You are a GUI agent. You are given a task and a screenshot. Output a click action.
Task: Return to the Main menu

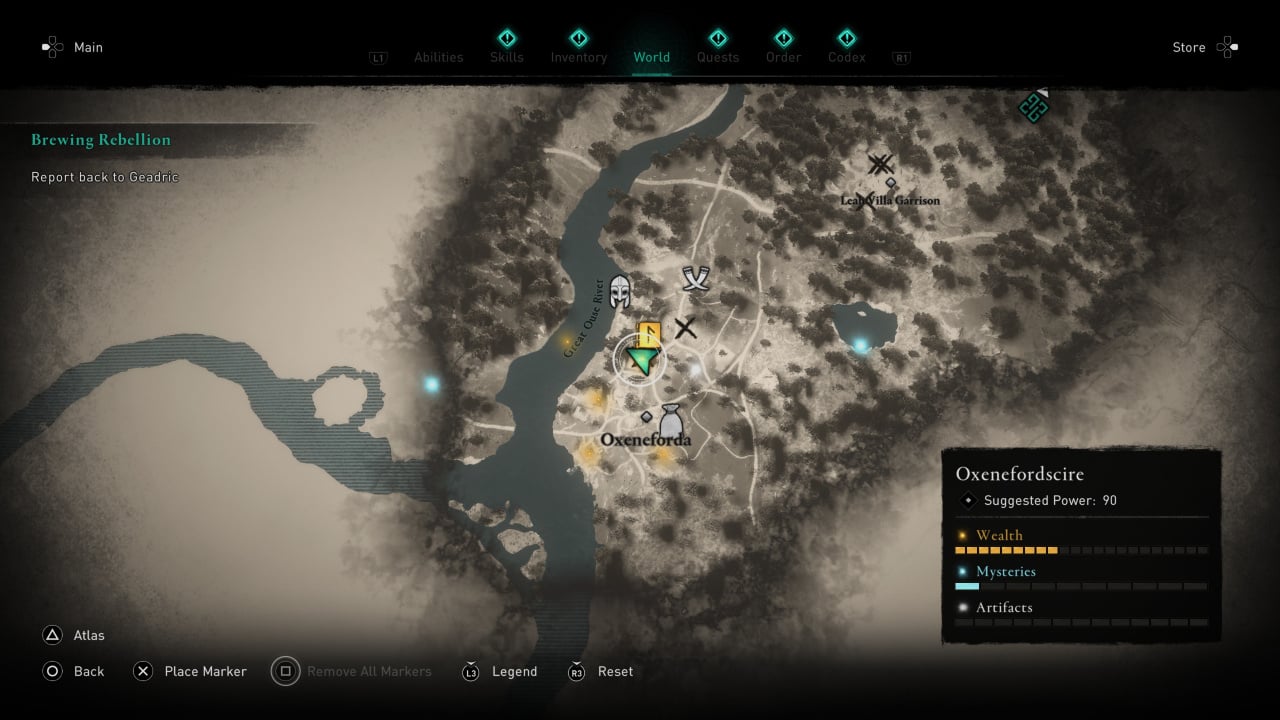88,47
